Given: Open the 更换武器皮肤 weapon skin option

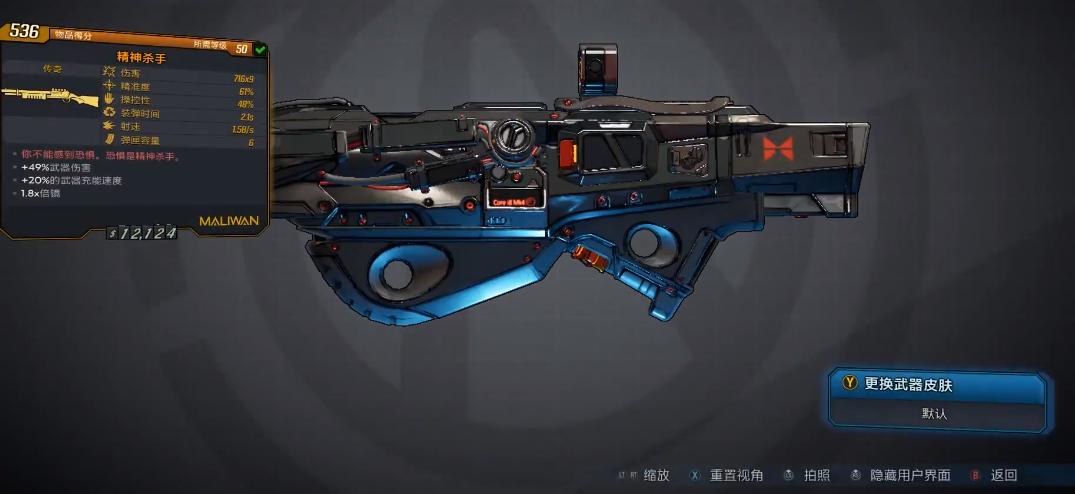Looking at the screenshot, I should [x=934, y=384].
